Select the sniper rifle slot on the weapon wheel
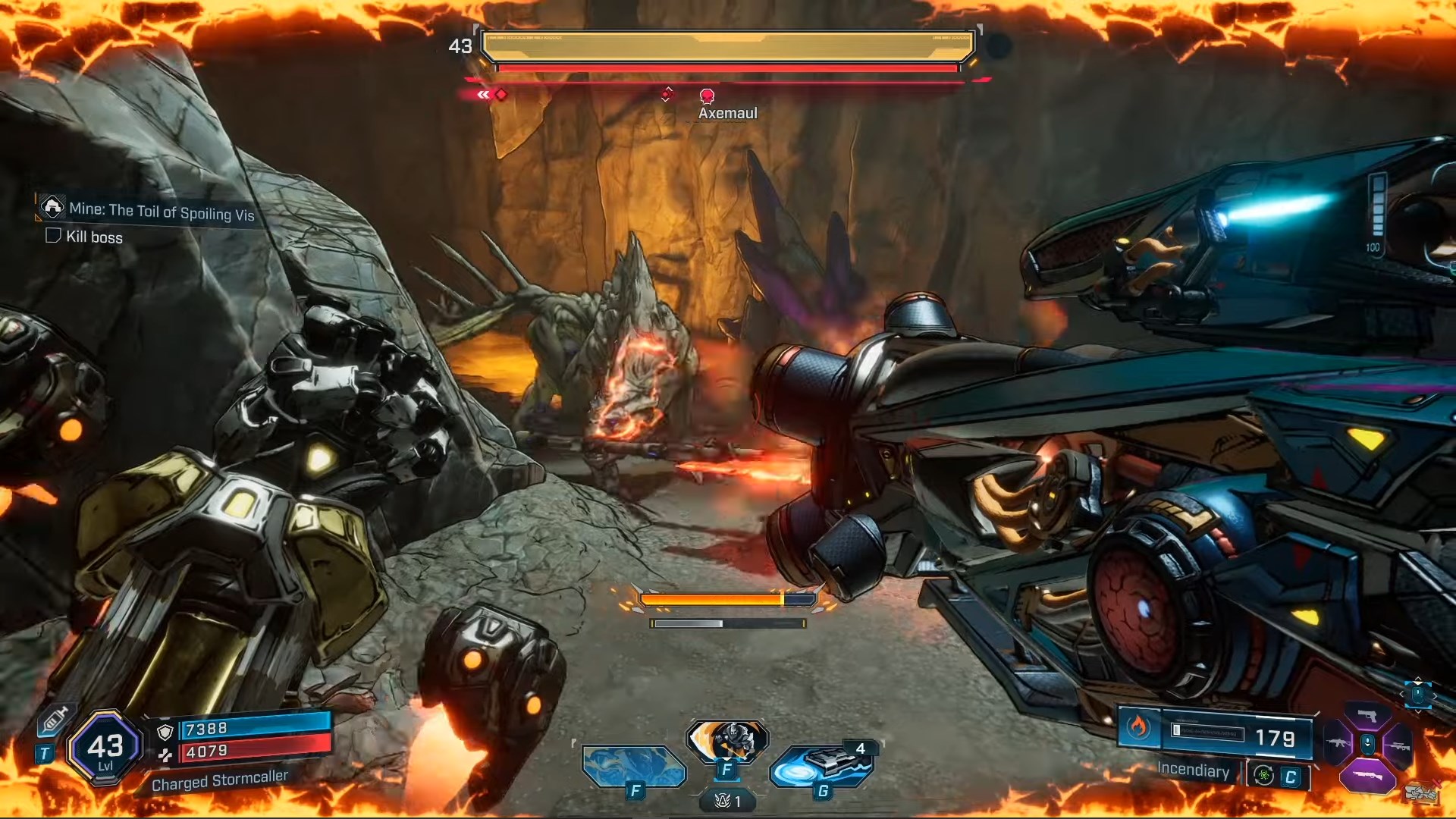 coord(1401,746)
